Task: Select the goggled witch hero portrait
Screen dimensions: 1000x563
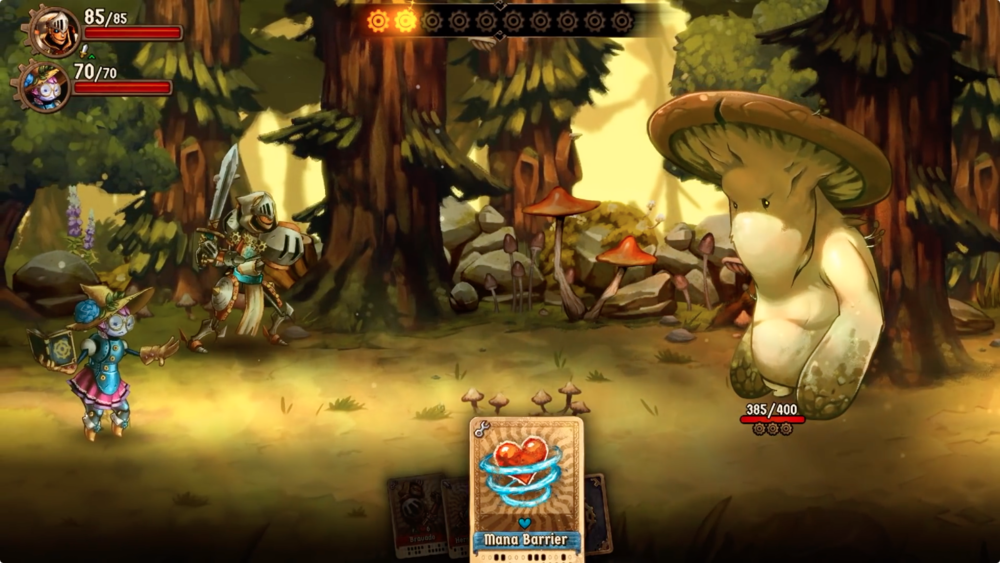Action: point(45,86)
